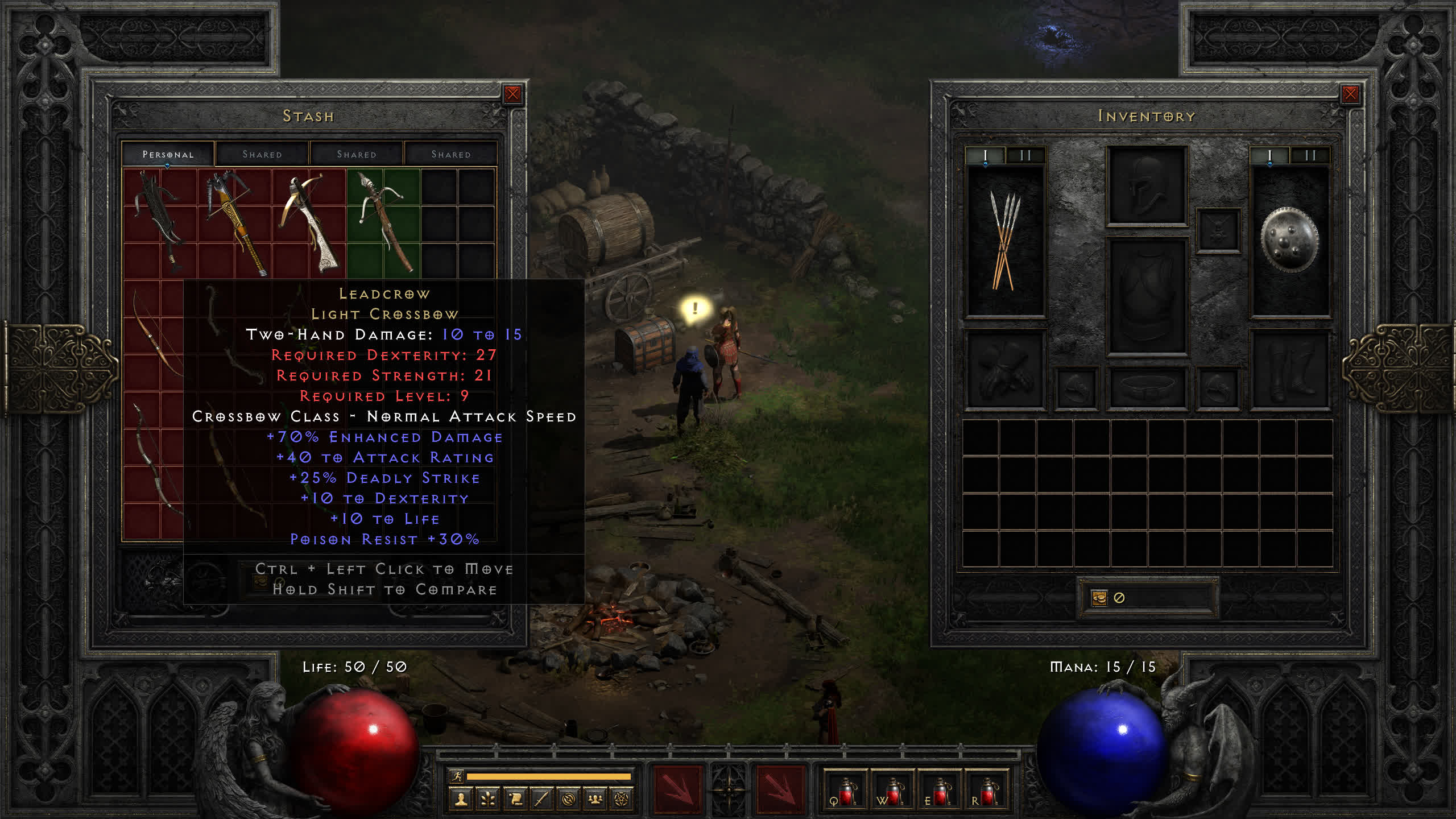The width and height of the screenshot is (1456, 819).
Task: Select the black spiked crossbow in stash
Action: (x=159, y=222)
